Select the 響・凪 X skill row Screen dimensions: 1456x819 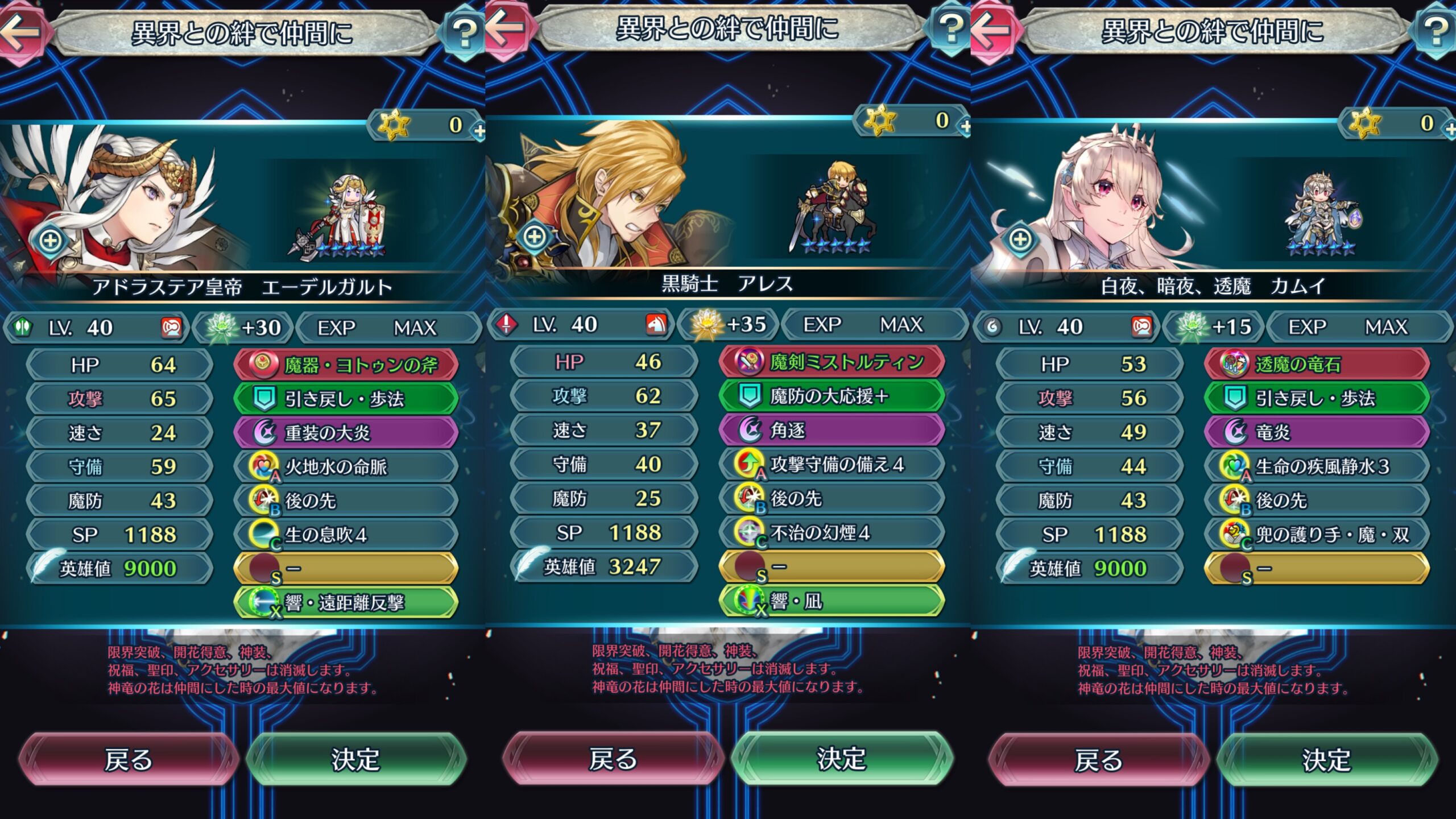[832, 601]
